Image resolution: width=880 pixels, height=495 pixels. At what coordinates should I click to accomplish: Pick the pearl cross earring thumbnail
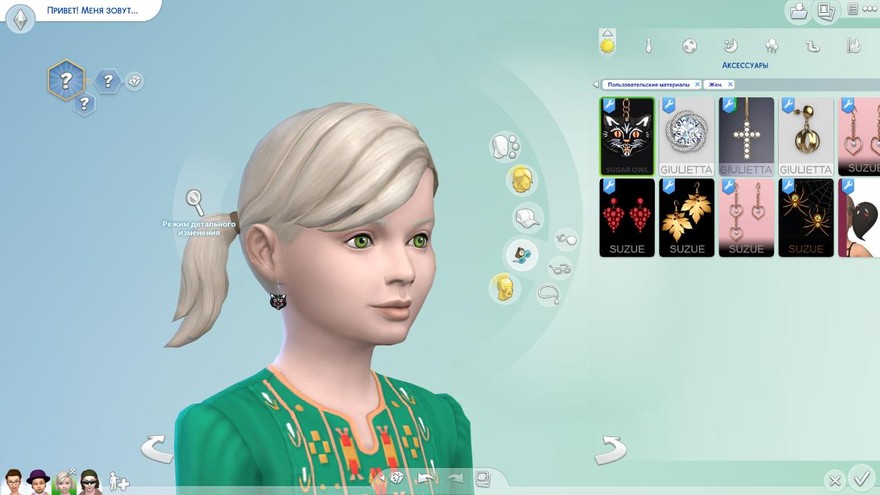746,136
